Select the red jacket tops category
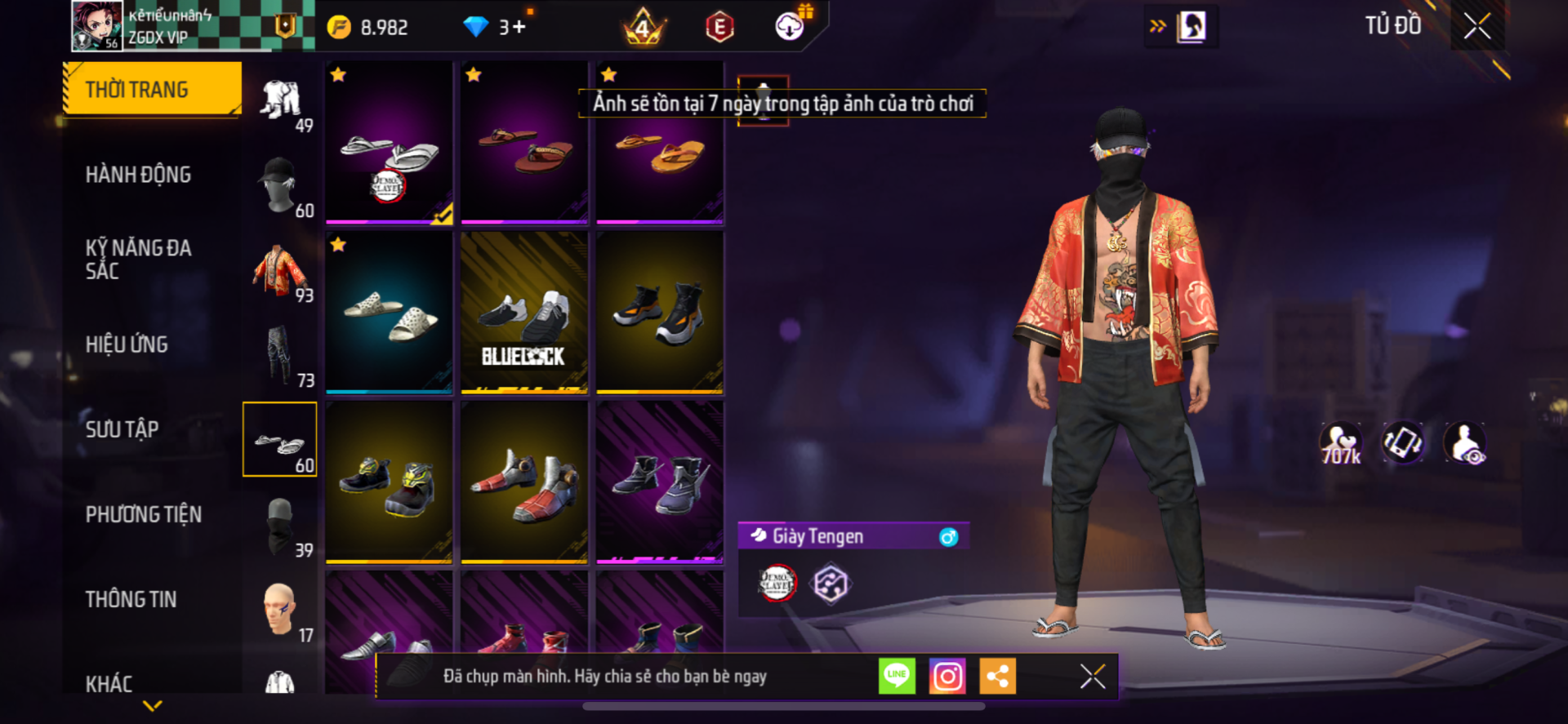 click(280, 271)
